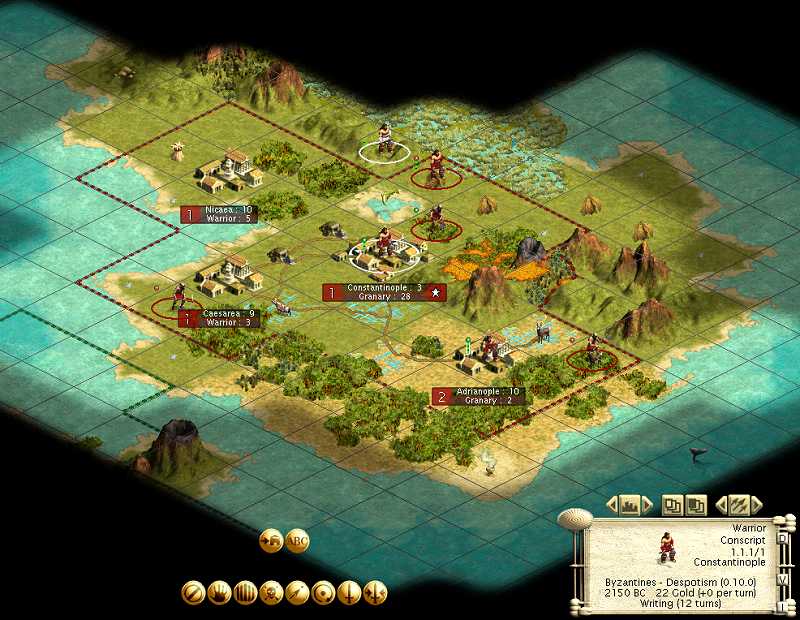Click the arrow-to-animal order button
The image size is (800, 620).
(271, 542)
